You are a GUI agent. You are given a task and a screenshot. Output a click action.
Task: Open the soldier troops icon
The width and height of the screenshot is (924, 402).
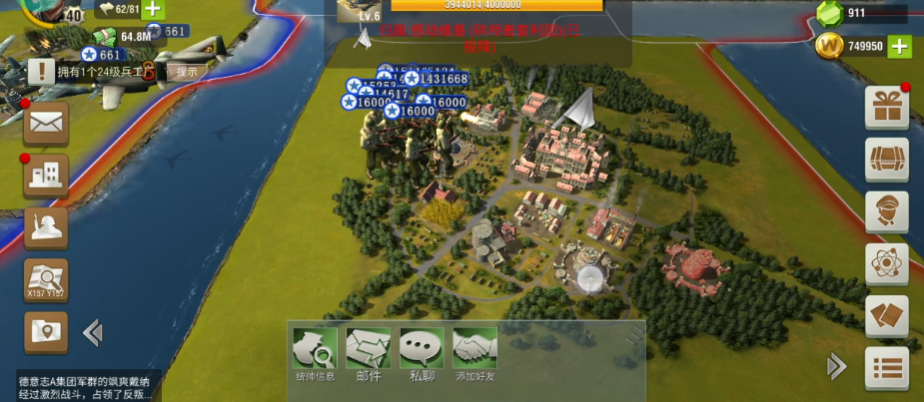click(46, 228)
